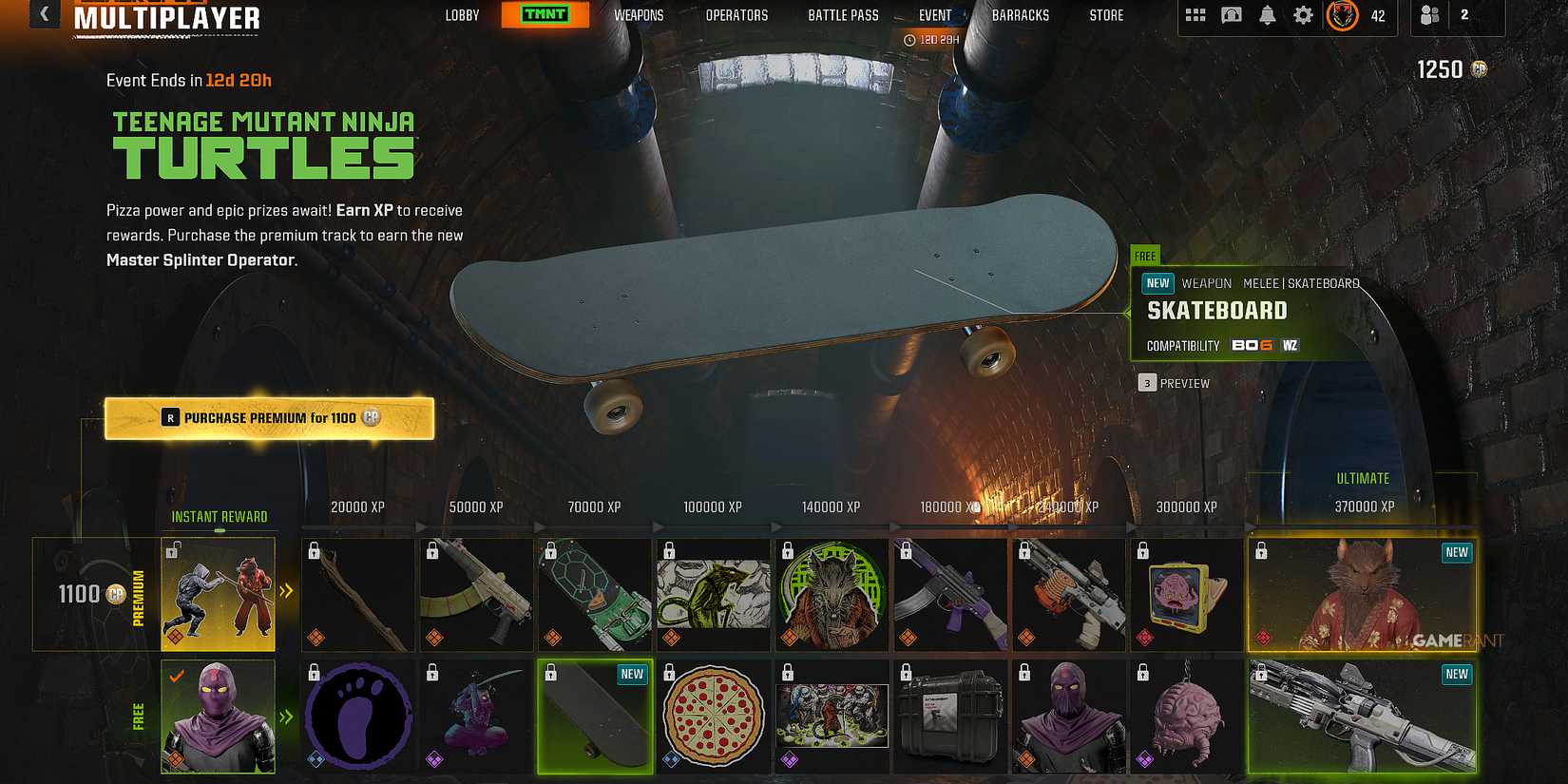The width and height of the screenshot is (1568, 784).
Task: Click the clan emblem badge showing 42
Action: pos(1342,16)
